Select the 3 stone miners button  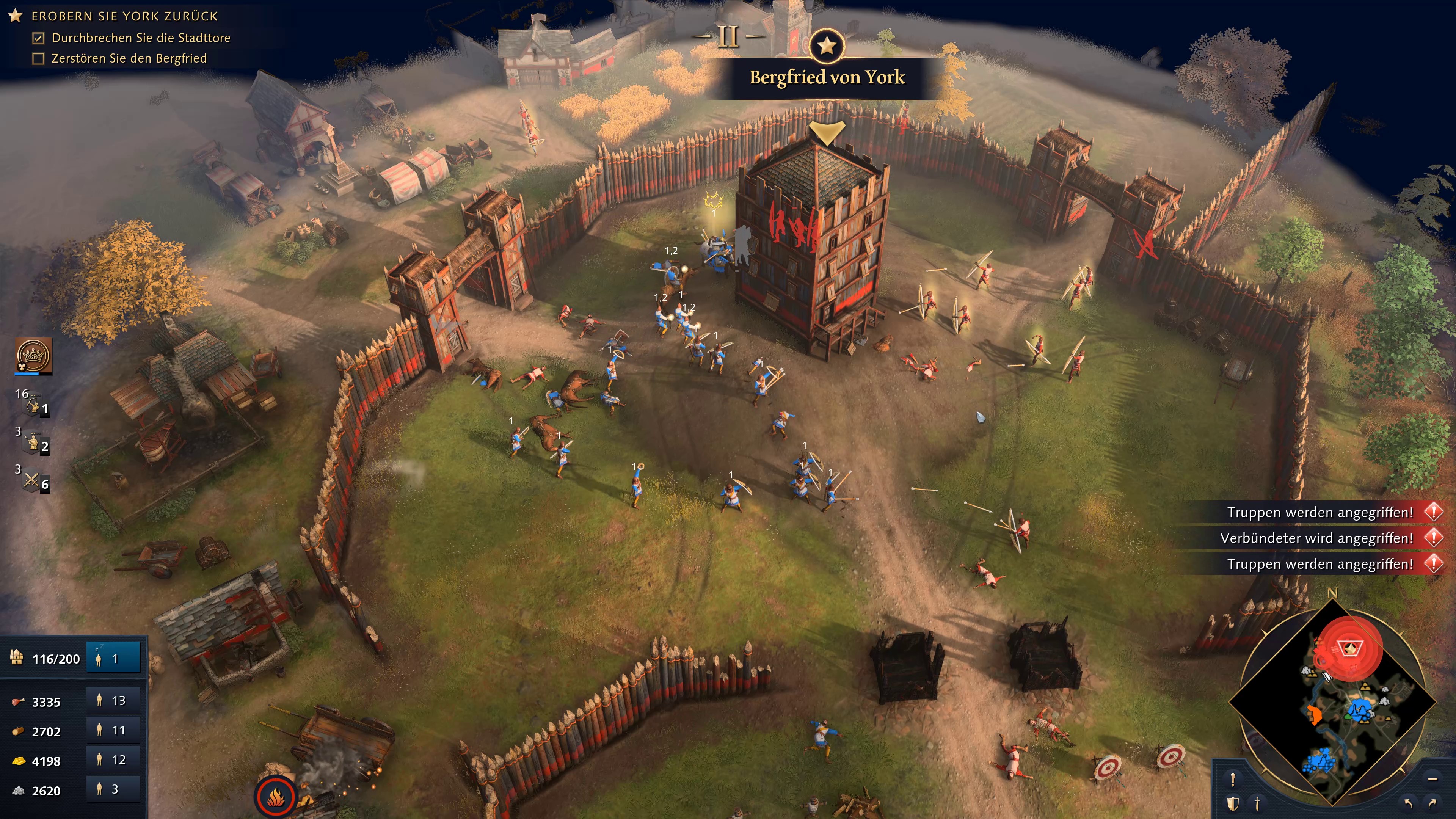pyautogui.click(x=113, y=789)
